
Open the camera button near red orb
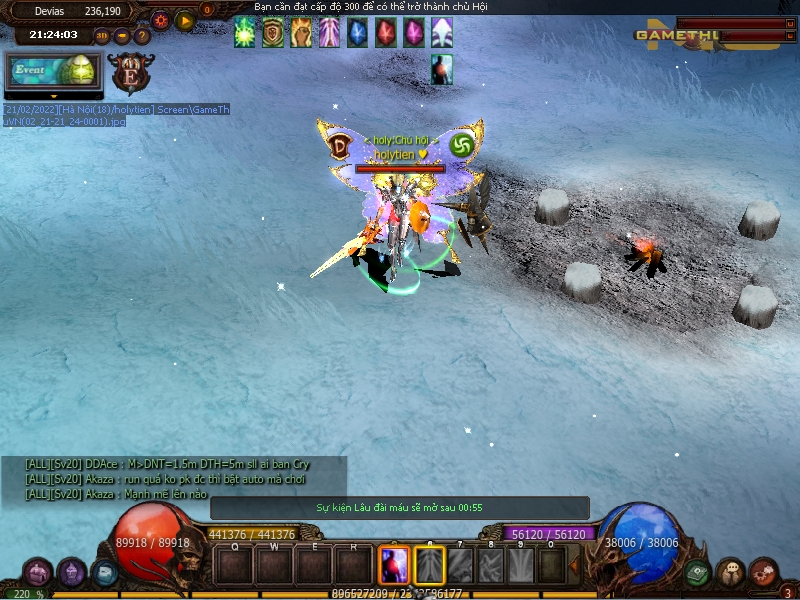pyautogui.click(x=104, y=572)
